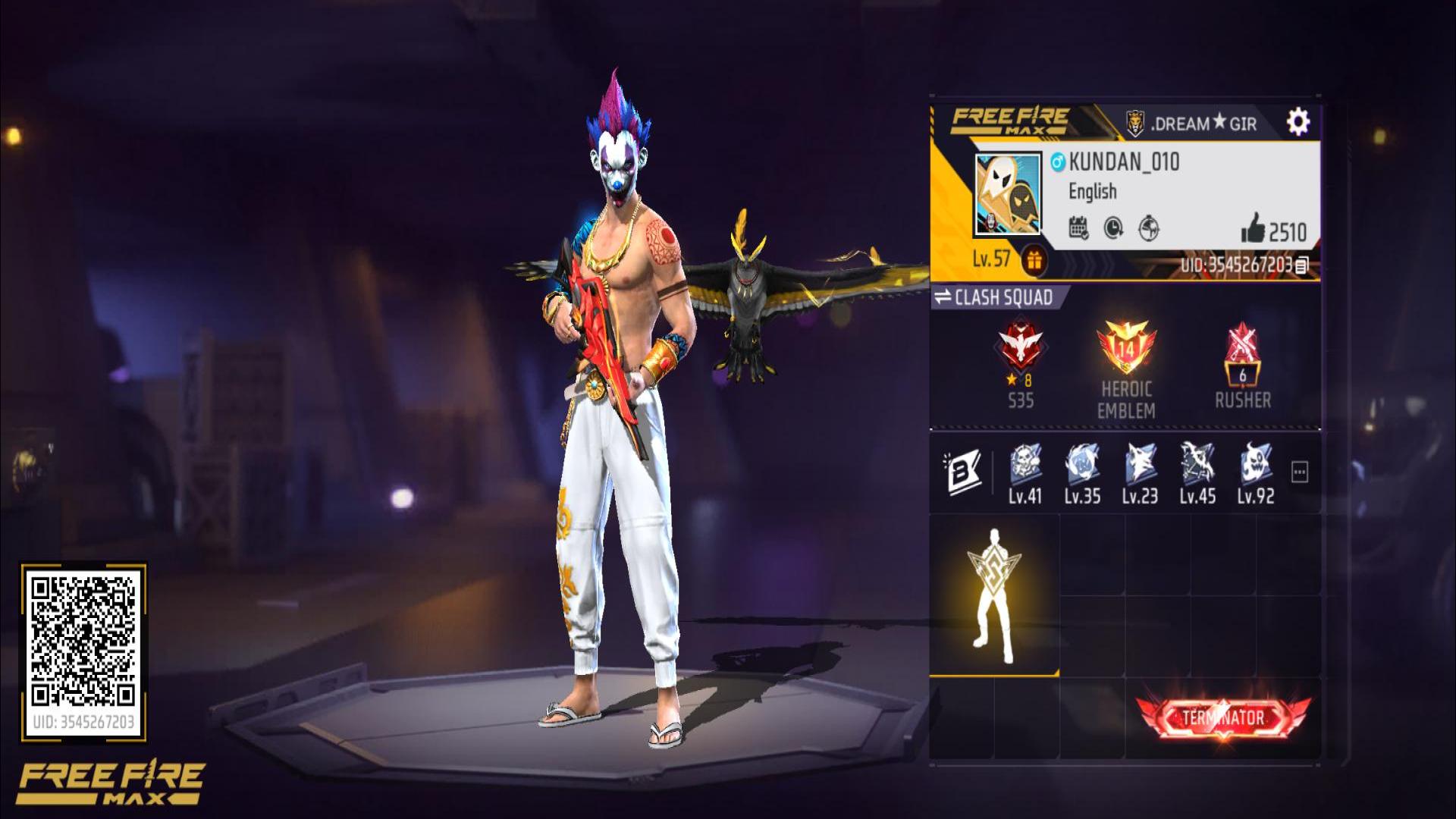Give a like with the thumbs-up icon

pyautogui.click(x=1254, y=228)
